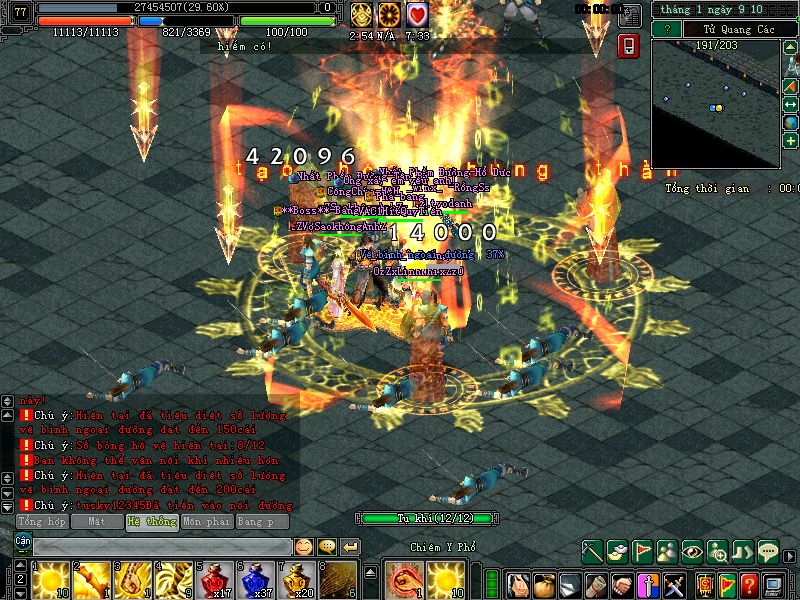Screen dimensions: 800x600
Task: Select the Hệ thống chat tab
Action: pos(152,522)
